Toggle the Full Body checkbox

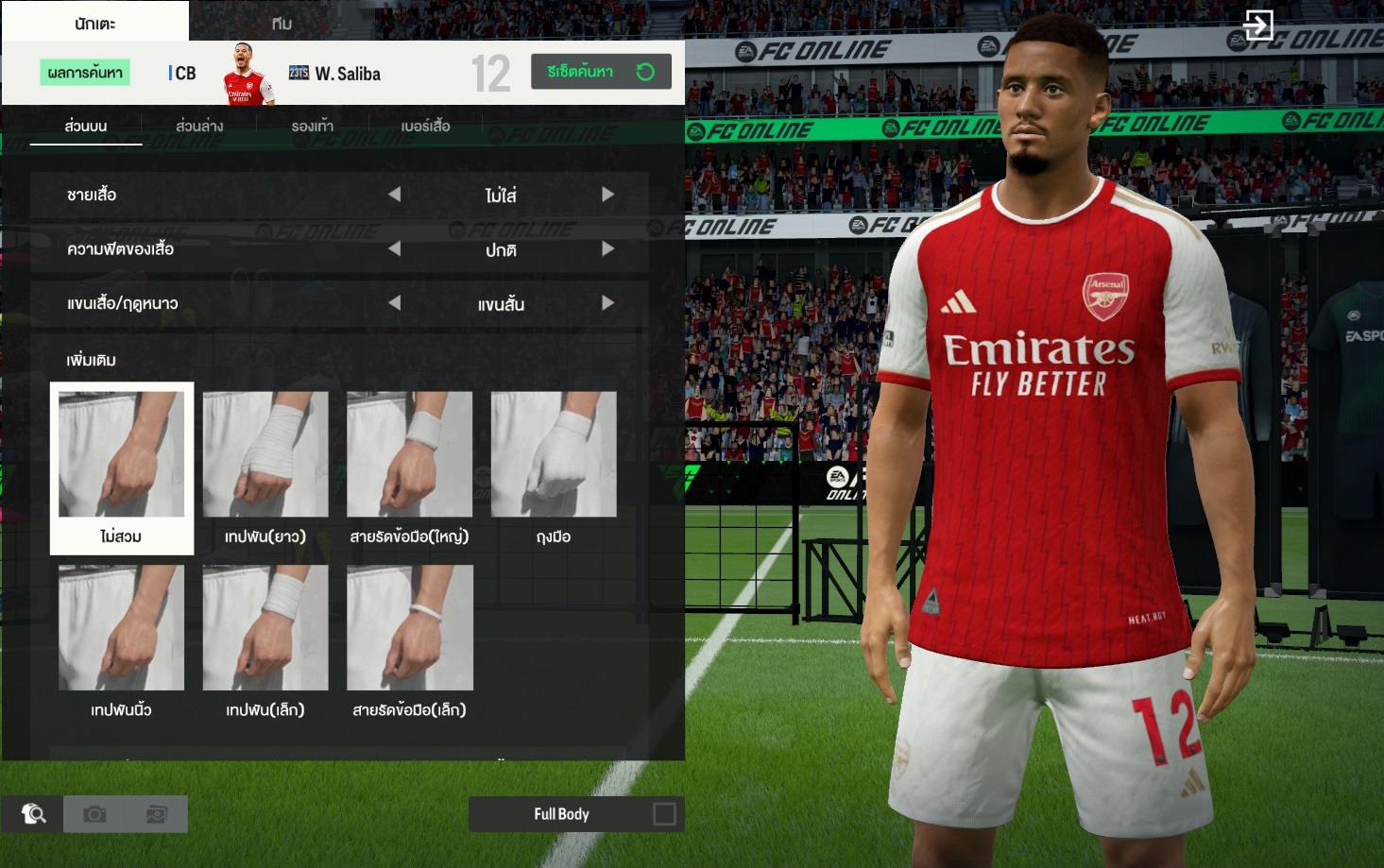point(664,814)
